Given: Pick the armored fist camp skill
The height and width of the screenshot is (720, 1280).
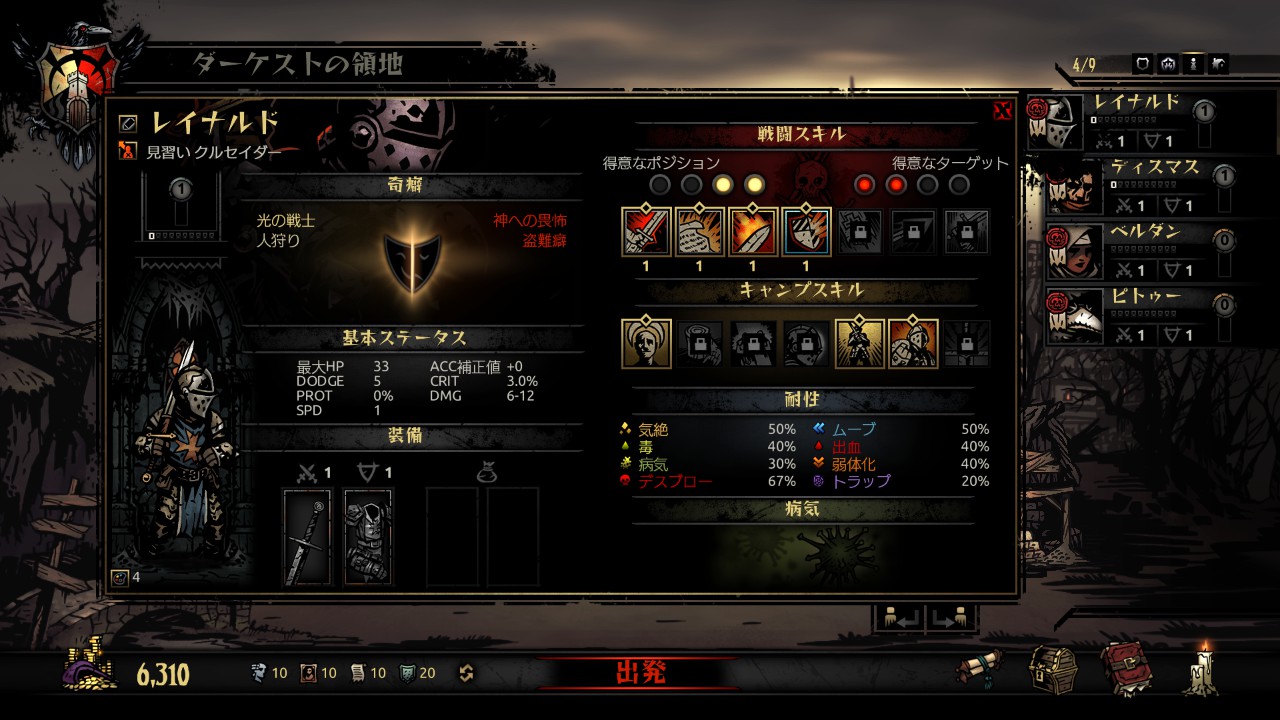Looking at the screenshot, I should click(x=913, y=343).
